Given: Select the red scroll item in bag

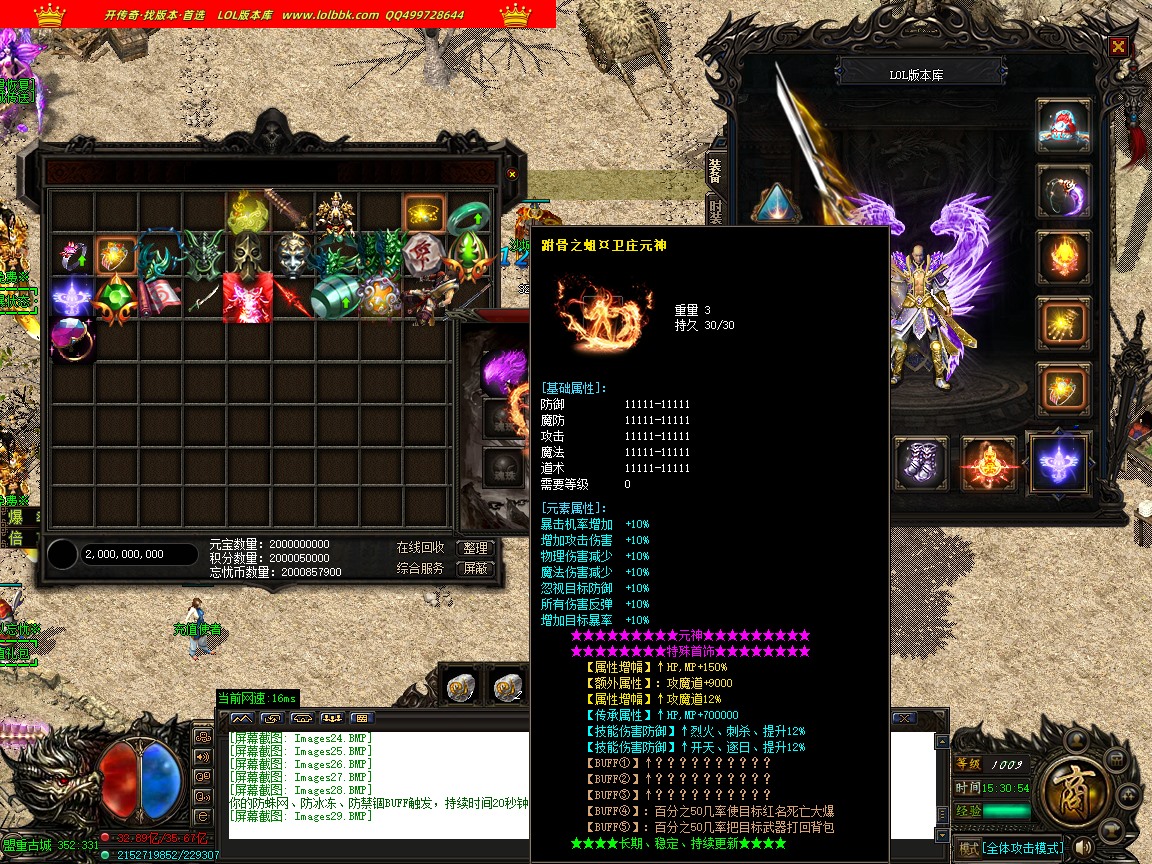Looking at the screenshot, I should tap(160, 298).
